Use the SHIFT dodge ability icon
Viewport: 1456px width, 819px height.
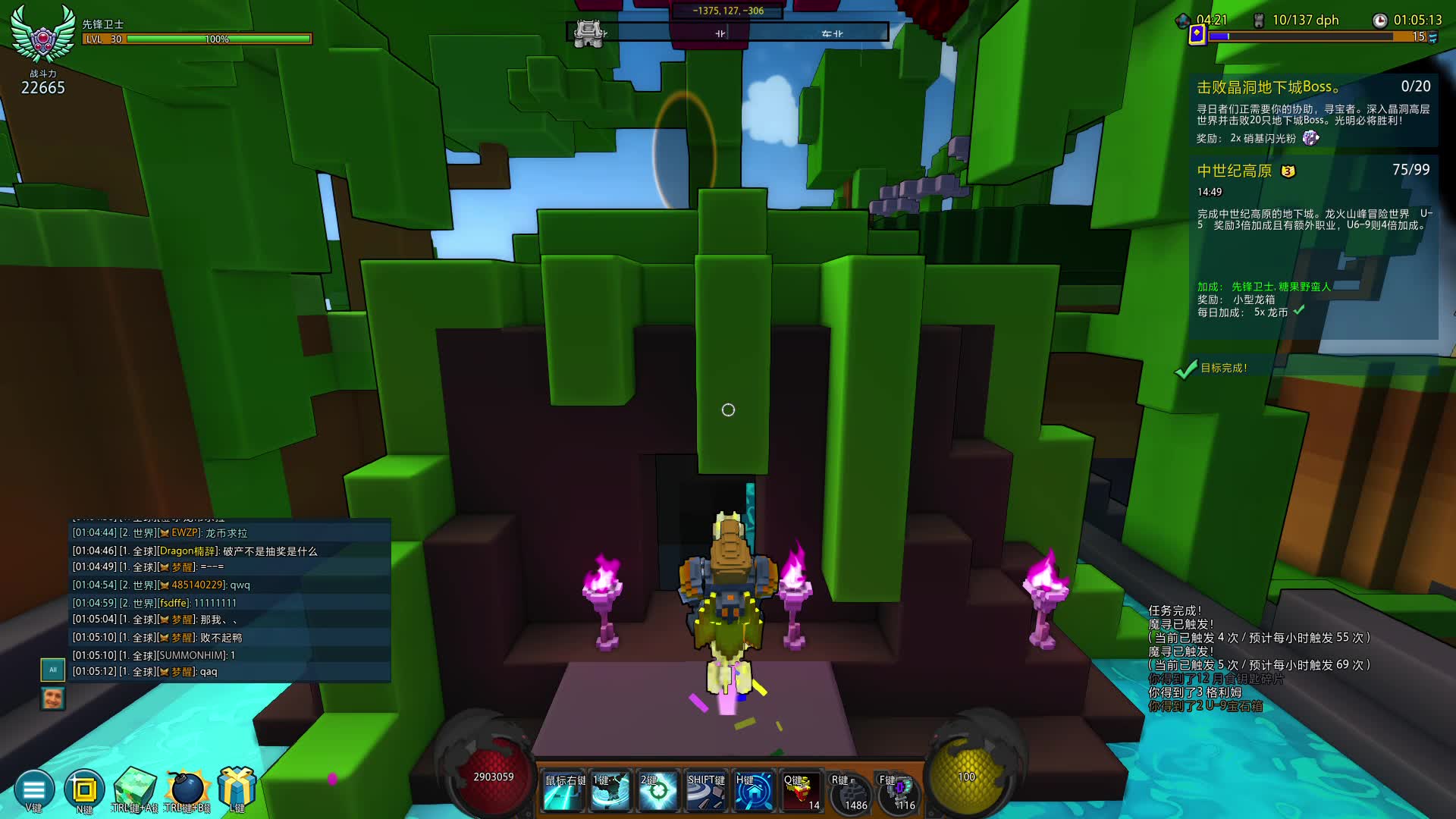pos(706,792)
